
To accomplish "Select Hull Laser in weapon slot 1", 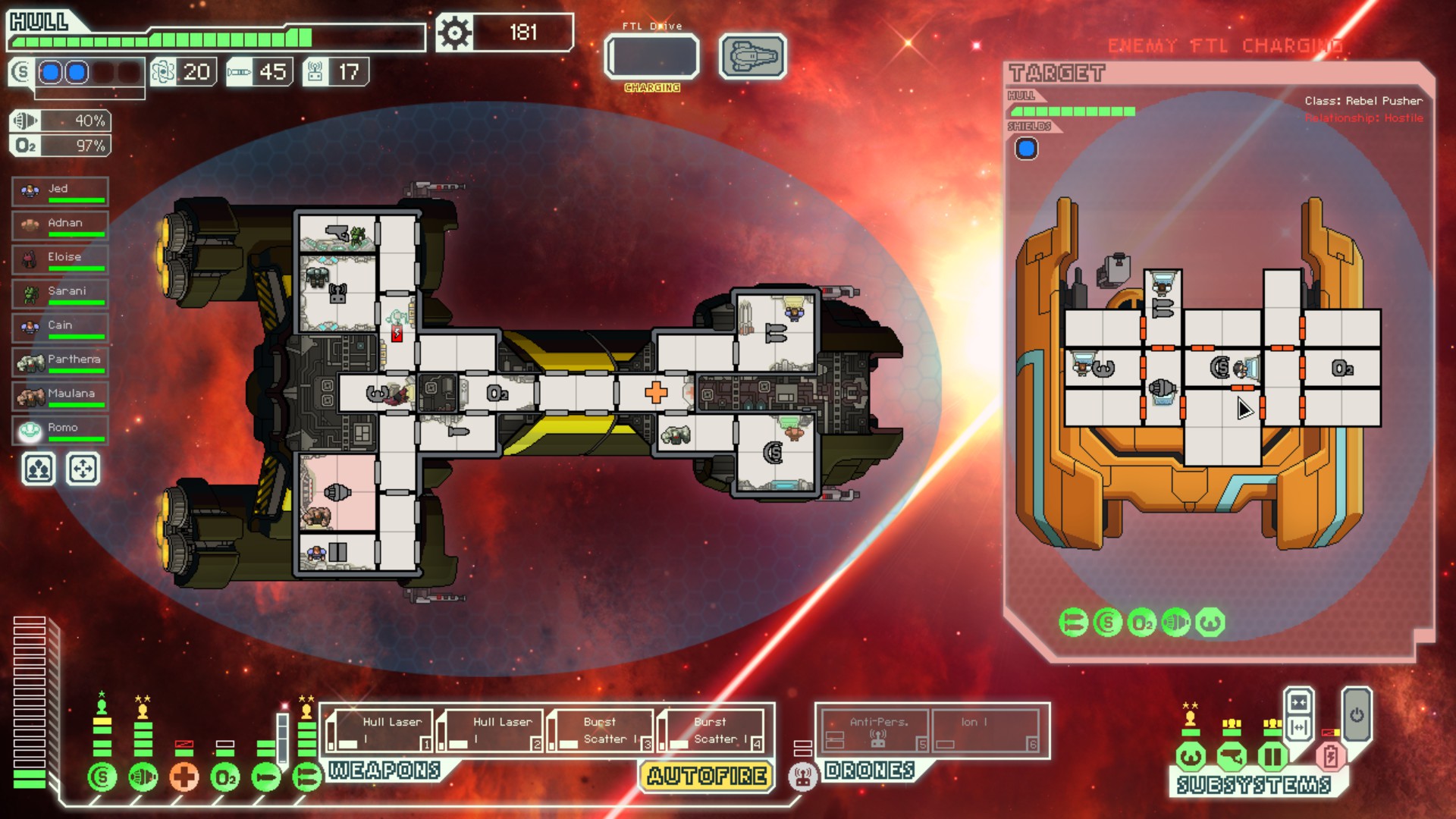I will [379, 731].
